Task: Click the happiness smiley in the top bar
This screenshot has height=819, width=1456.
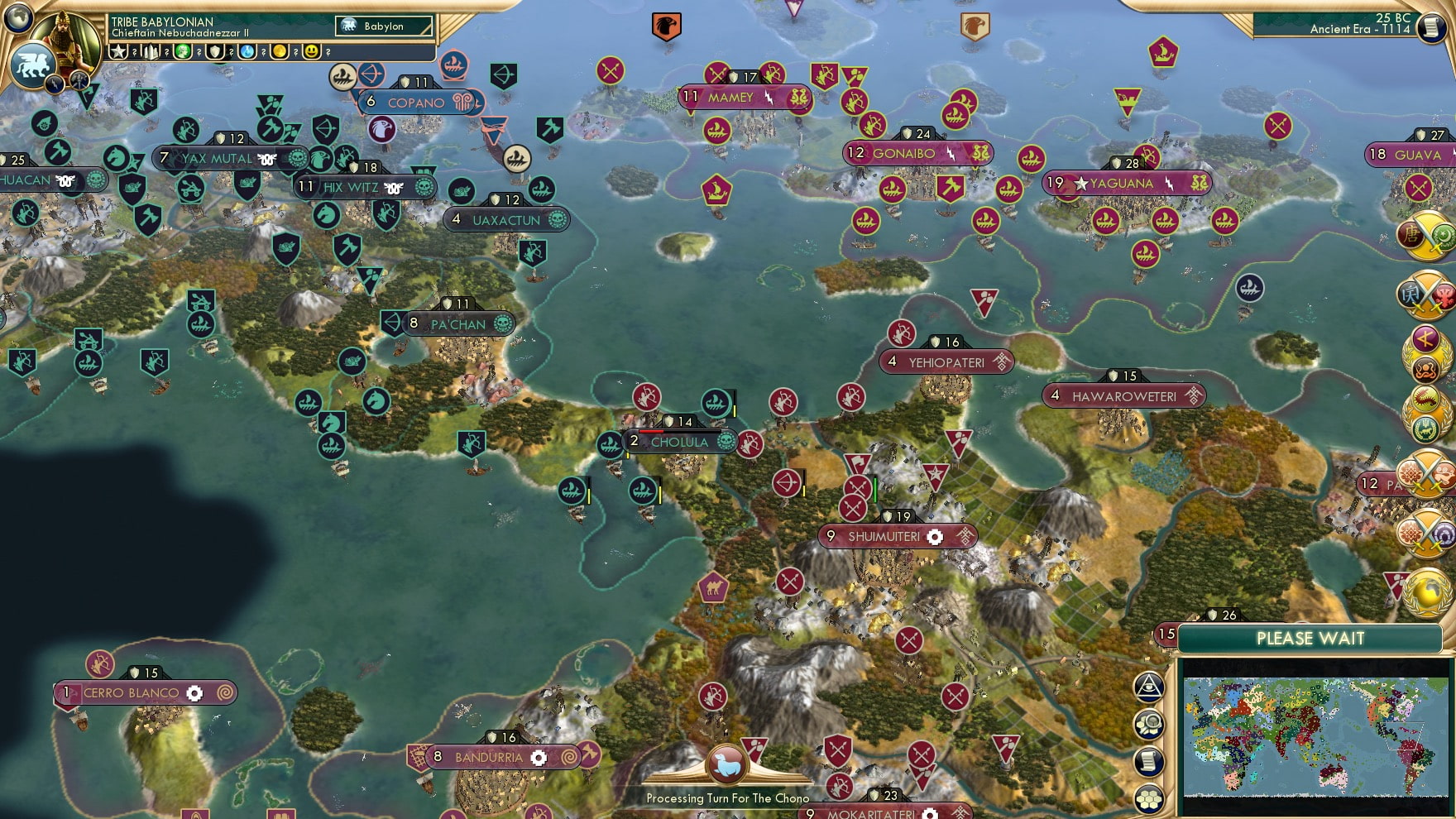Action: [314, 52]
